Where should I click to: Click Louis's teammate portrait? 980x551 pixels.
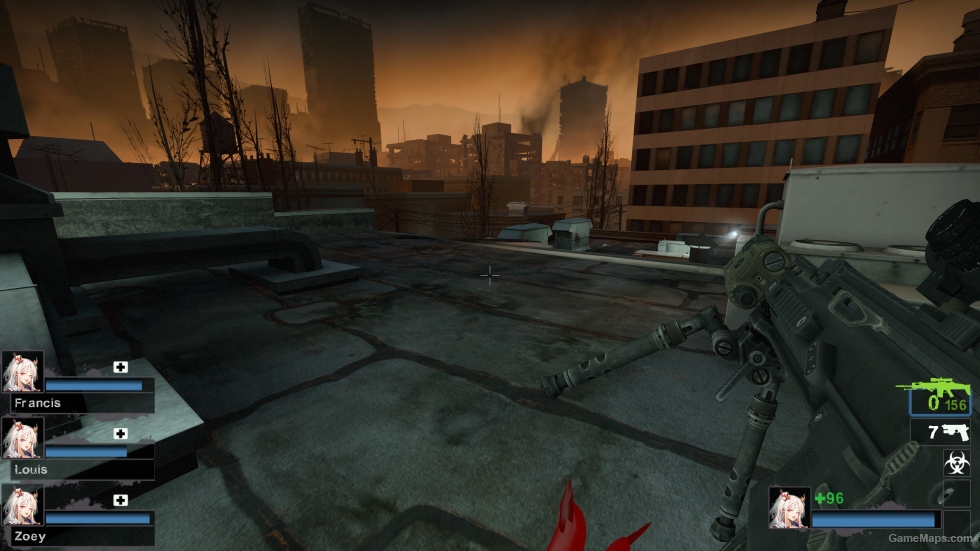pos(22,438)
